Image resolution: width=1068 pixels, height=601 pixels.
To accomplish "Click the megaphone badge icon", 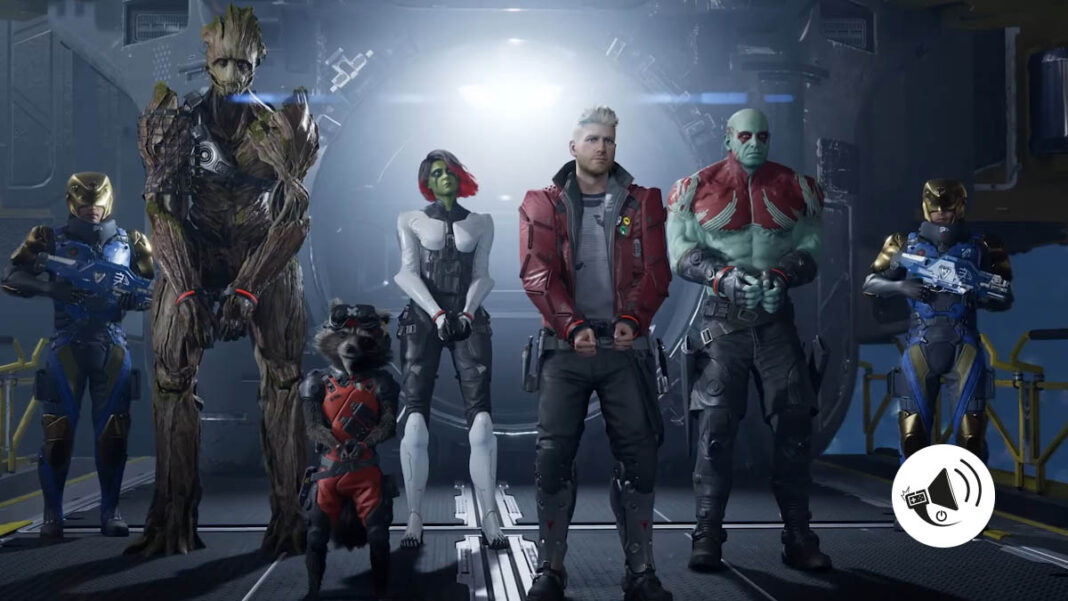I will click(x=943, y=496).
